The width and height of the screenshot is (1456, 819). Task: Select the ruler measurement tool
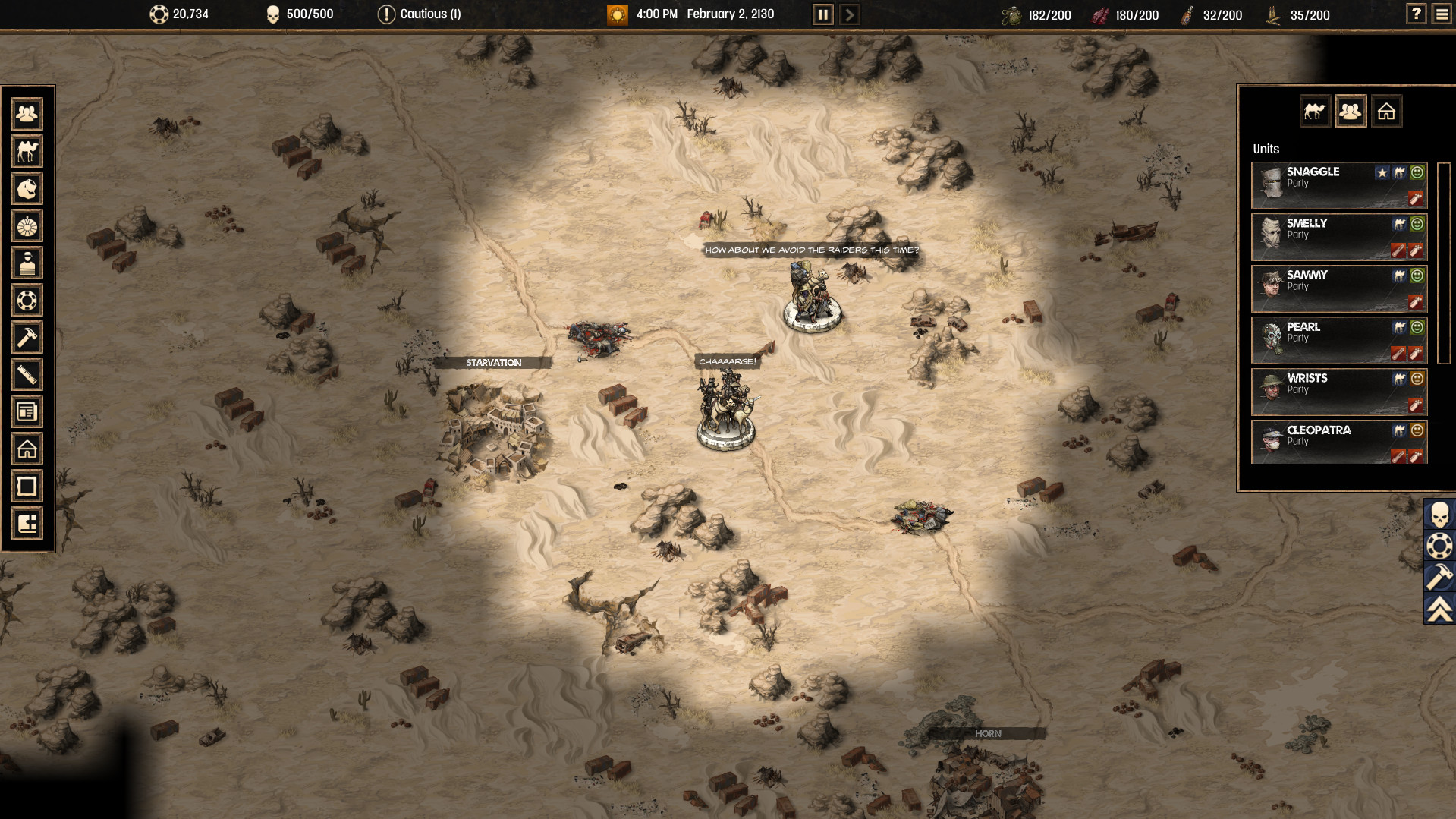tap(27, 375)
